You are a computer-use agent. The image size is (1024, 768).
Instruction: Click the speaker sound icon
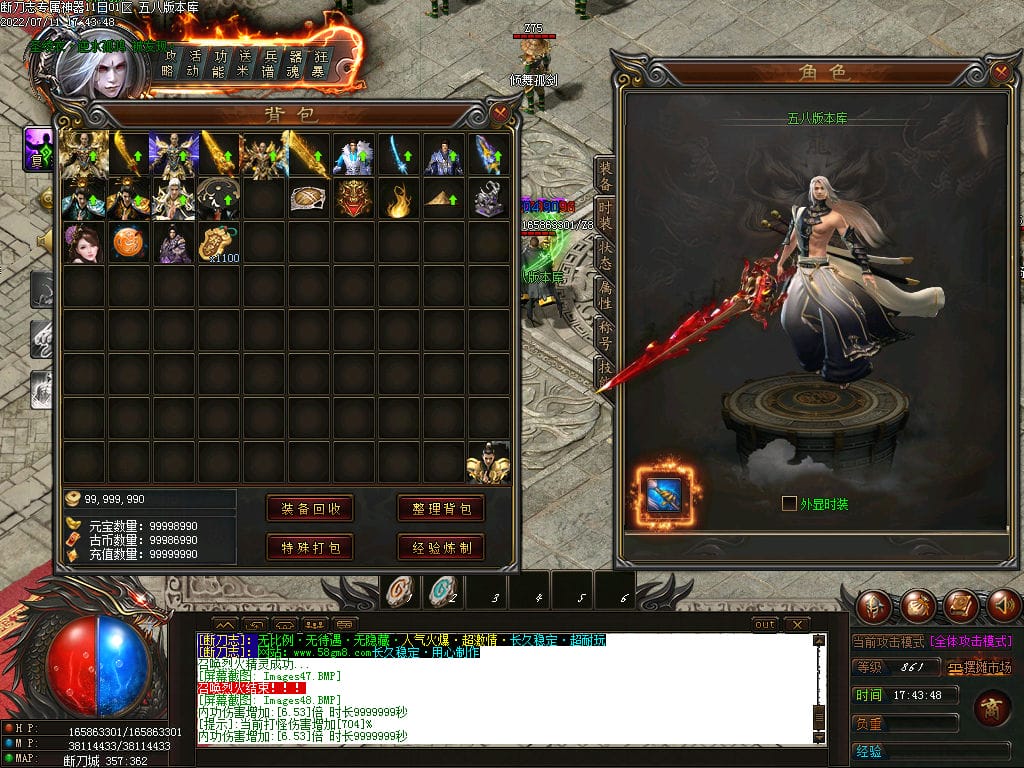click(x=1003, y=606)
